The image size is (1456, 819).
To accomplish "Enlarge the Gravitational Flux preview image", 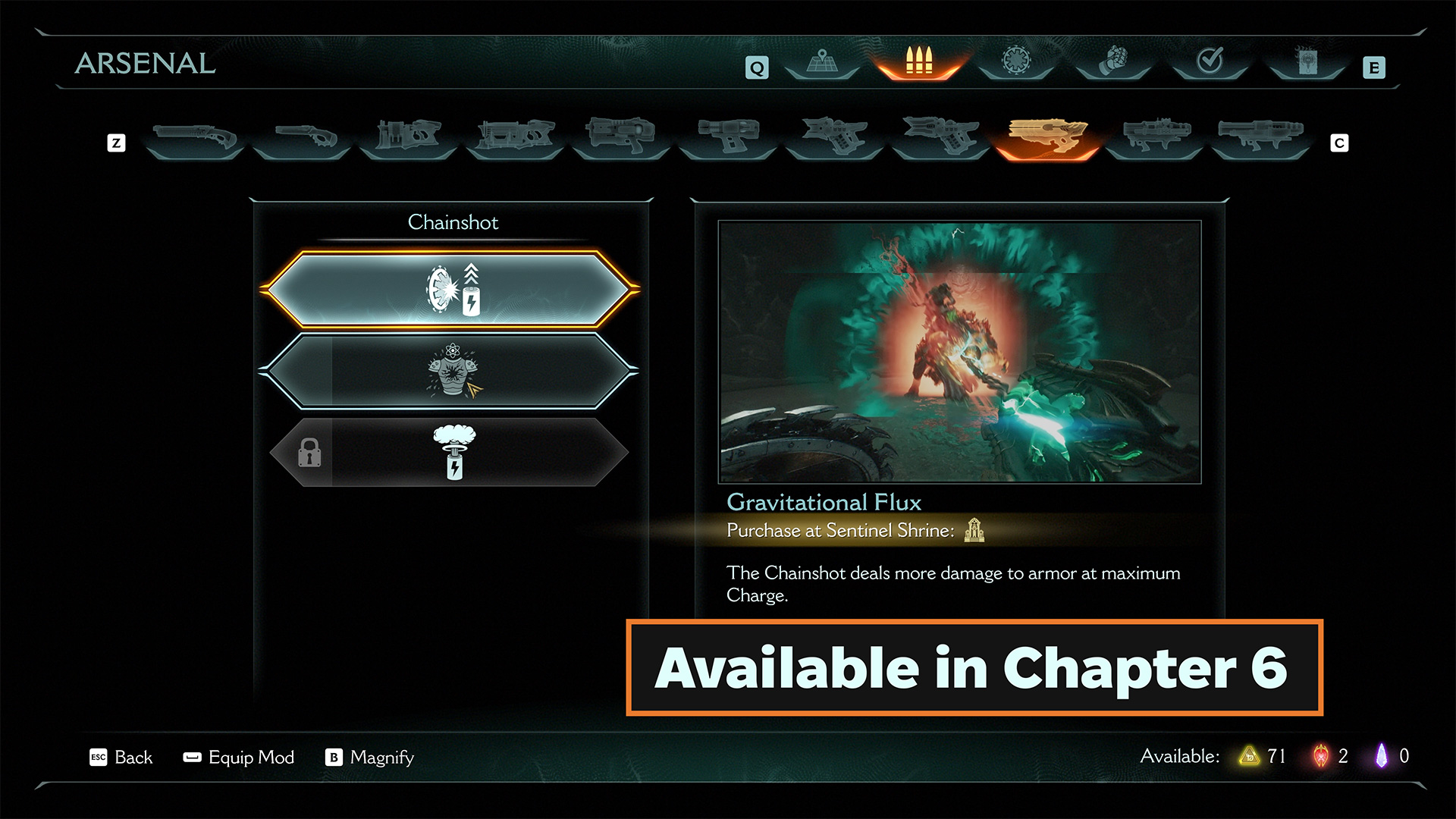I will 959,352.
